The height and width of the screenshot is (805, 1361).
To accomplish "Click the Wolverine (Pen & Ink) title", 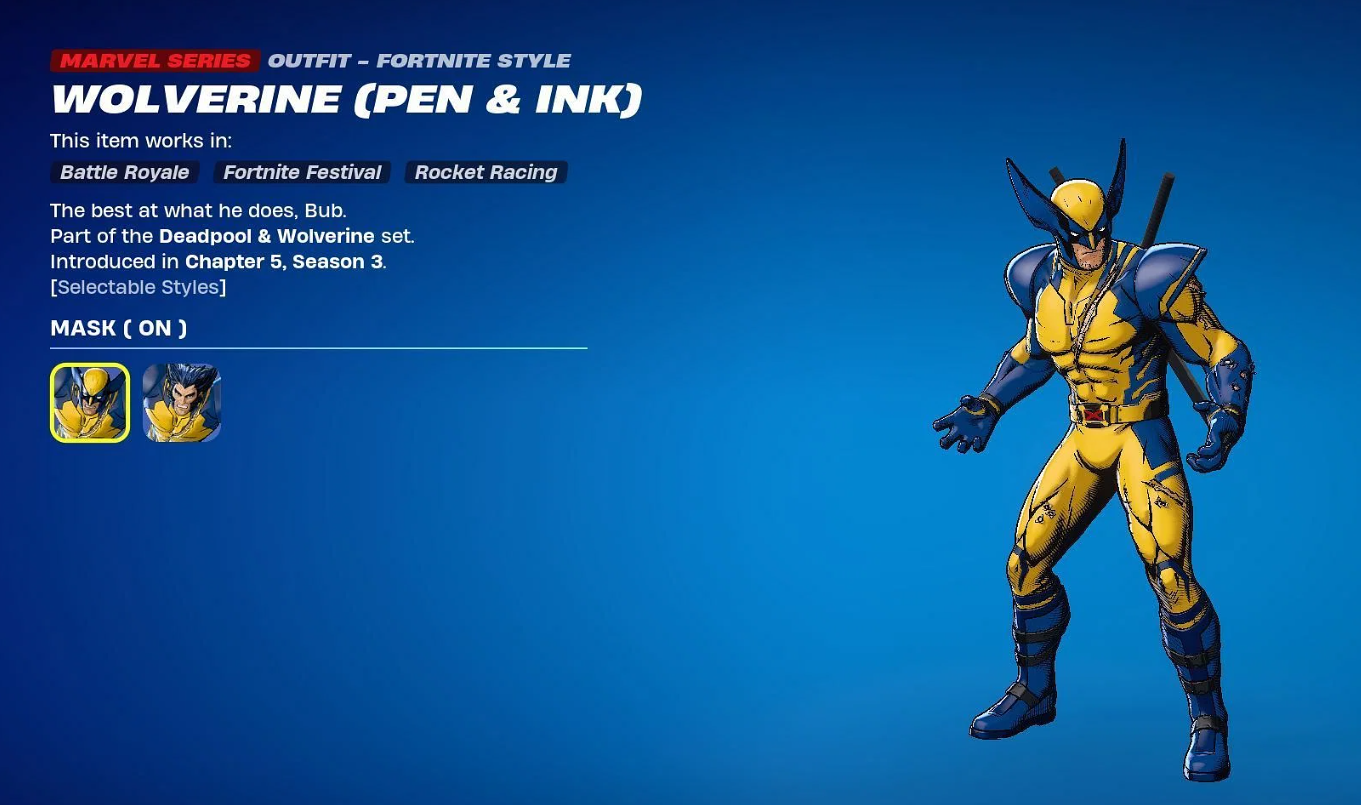I will pyautogui.click(x=346, y=99).
